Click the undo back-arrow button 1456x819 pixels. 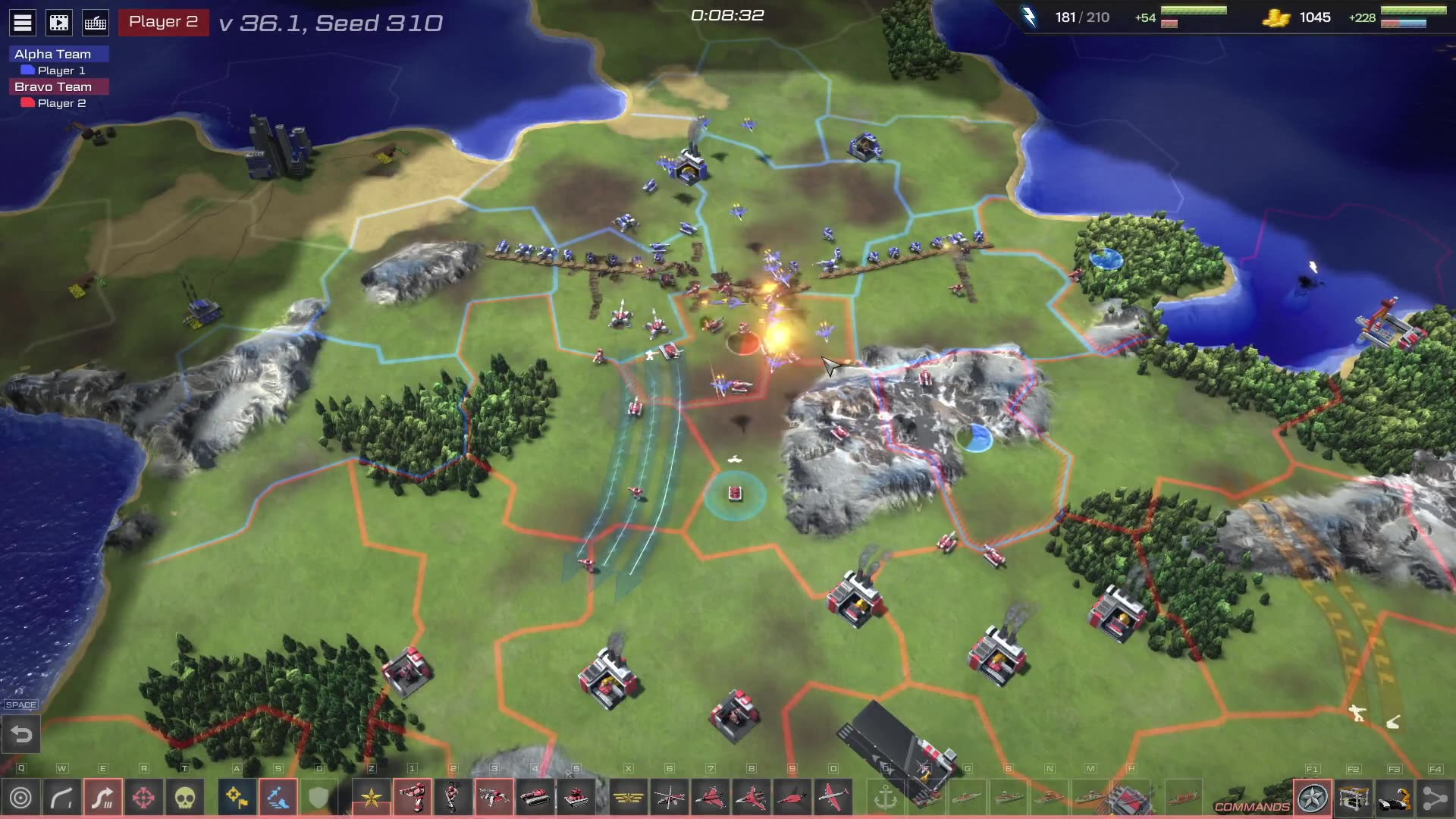(x=21, y=734)
